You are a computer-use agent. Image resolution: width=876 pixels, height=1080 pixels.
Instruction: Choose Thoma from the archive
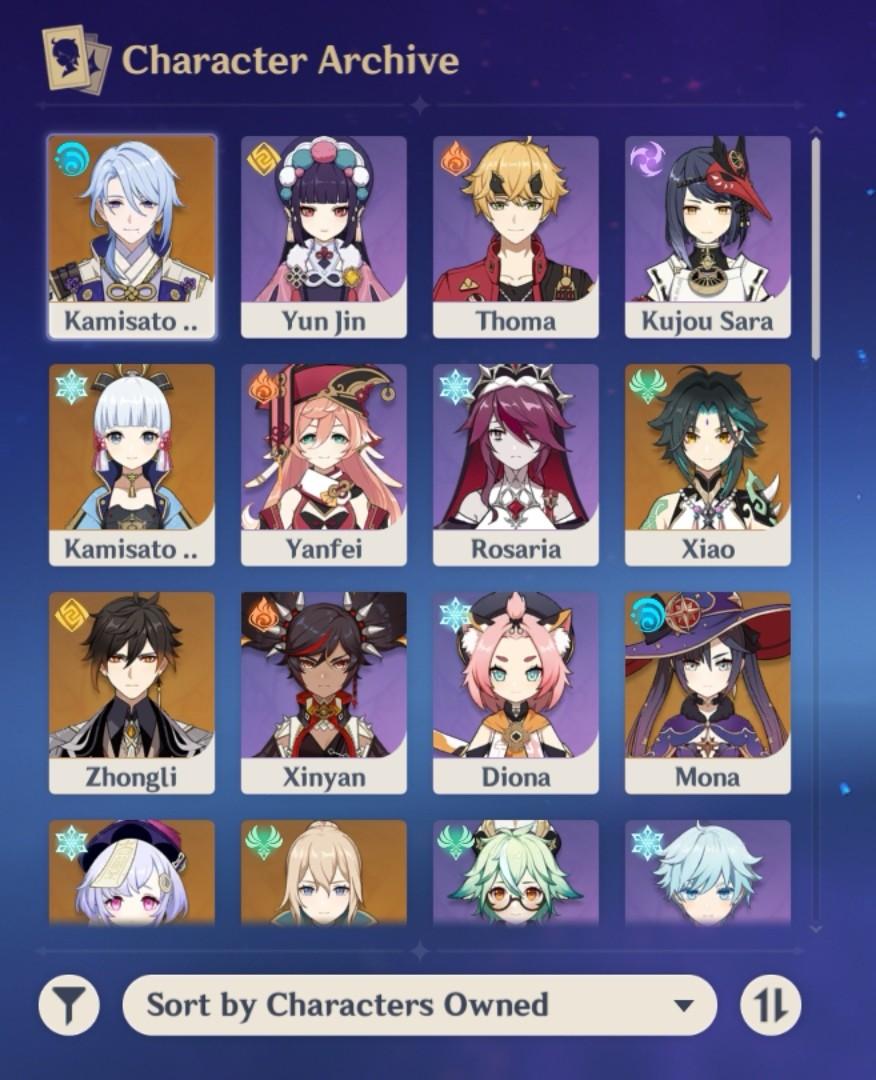pos(515,236)
